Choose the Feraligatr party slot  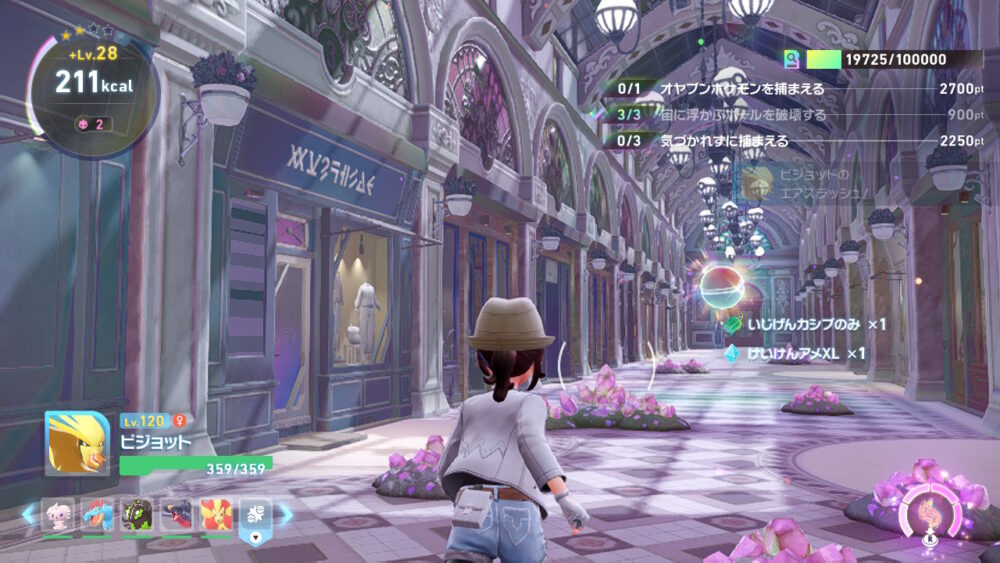coord(97,515)
